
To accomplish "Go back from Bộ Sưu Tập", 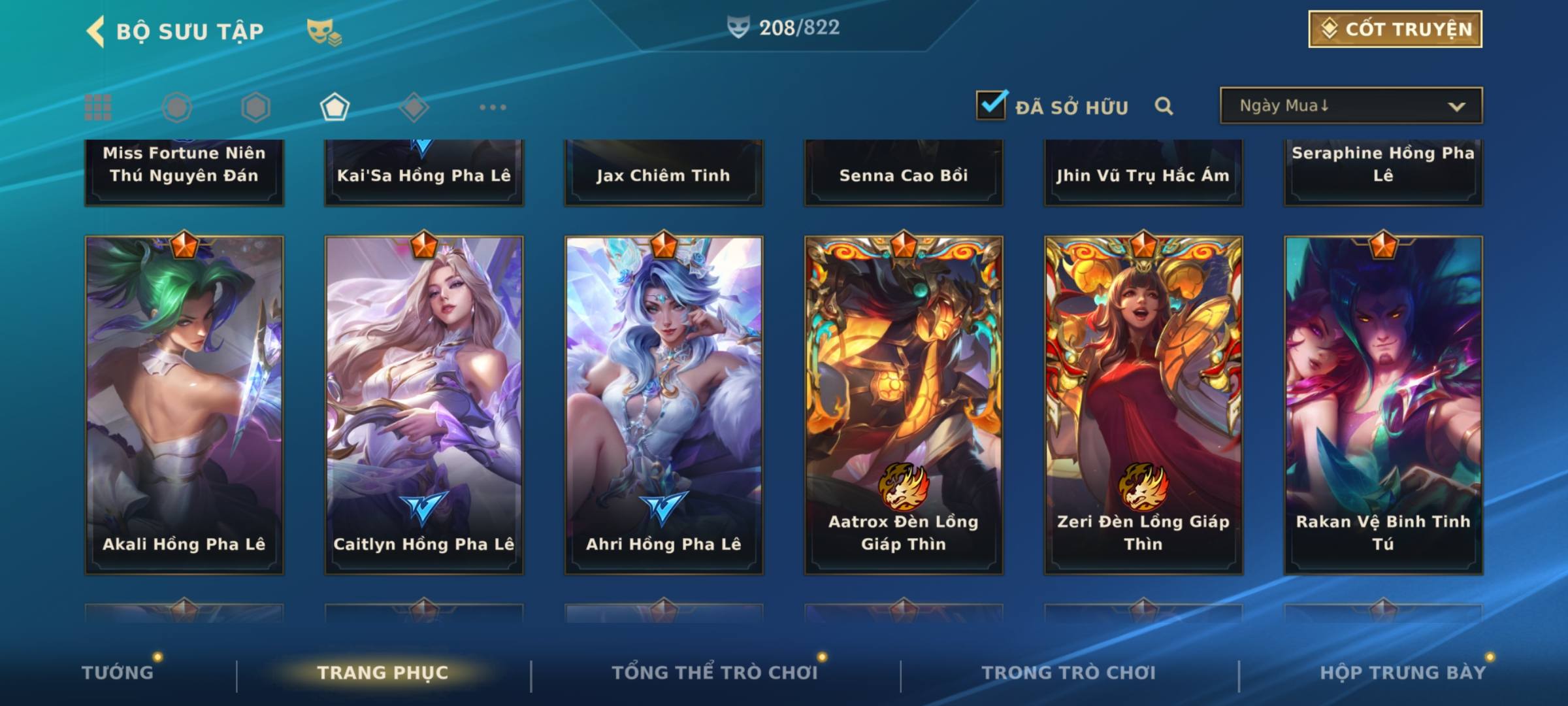I will click(x=96, y=31).
